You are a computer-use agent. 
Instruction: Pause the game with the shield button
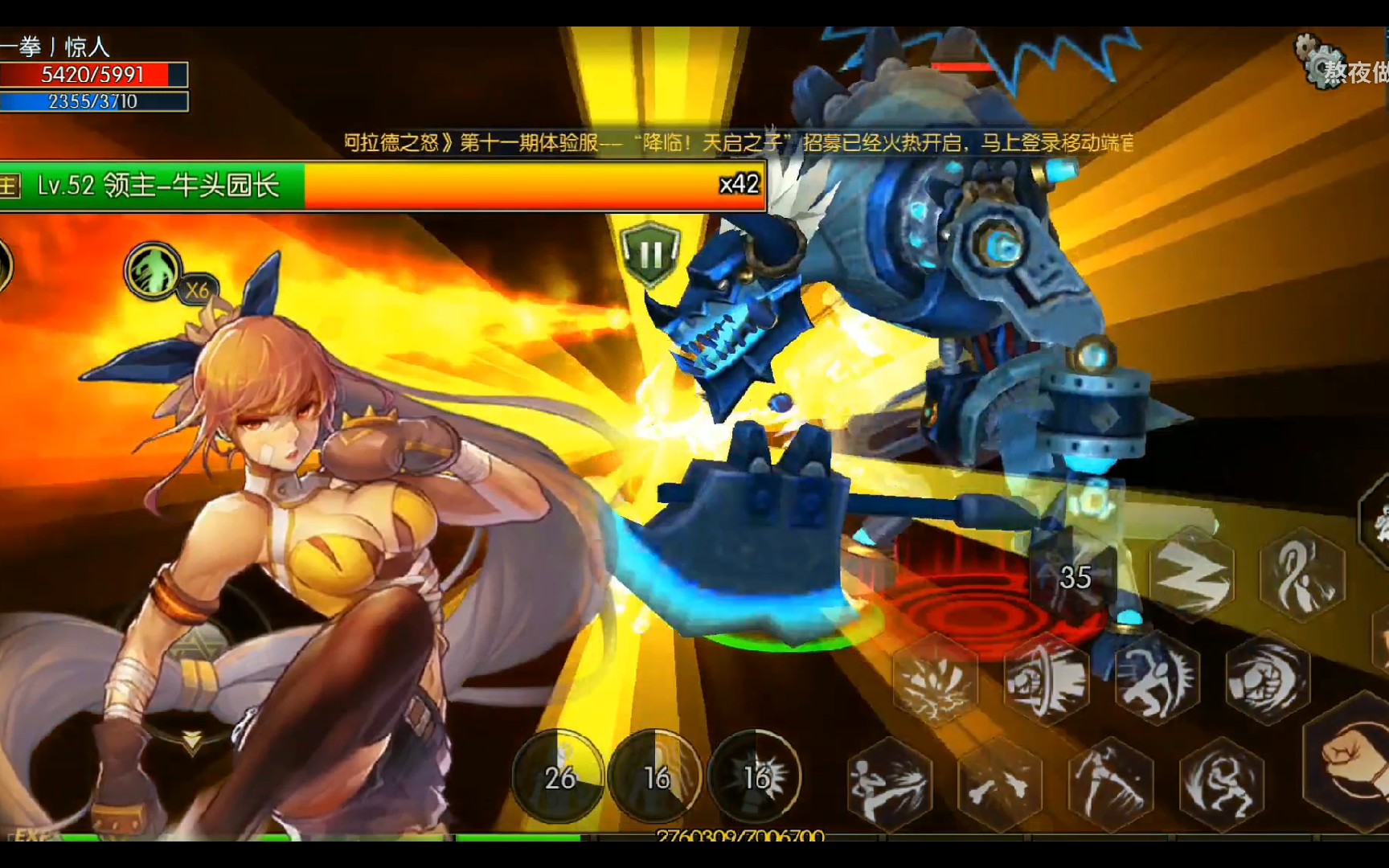[x=649, y=255]
